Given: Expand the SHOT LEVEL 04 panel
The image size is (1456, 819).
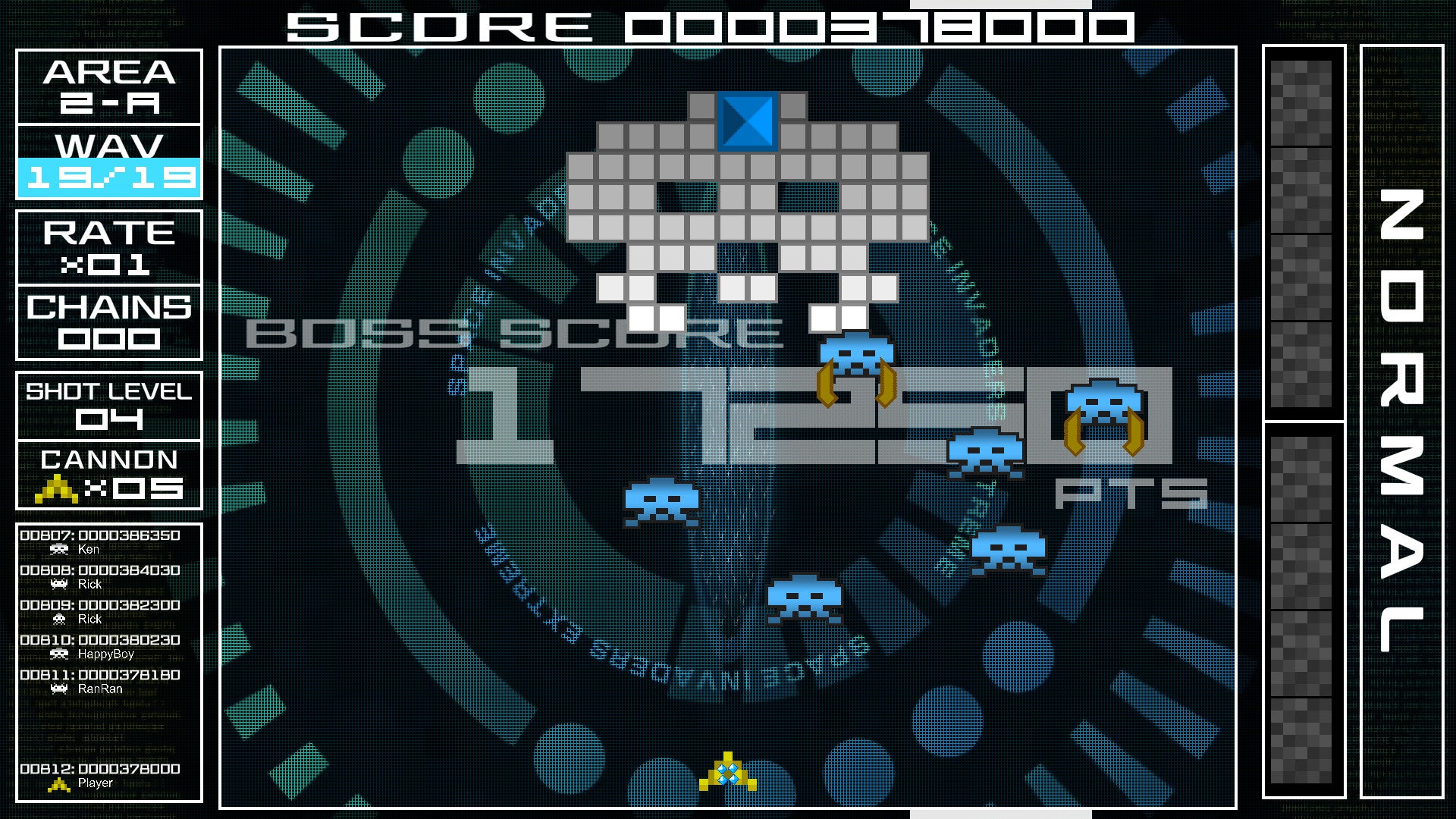Looking at the screenshot, I should 108,404.
